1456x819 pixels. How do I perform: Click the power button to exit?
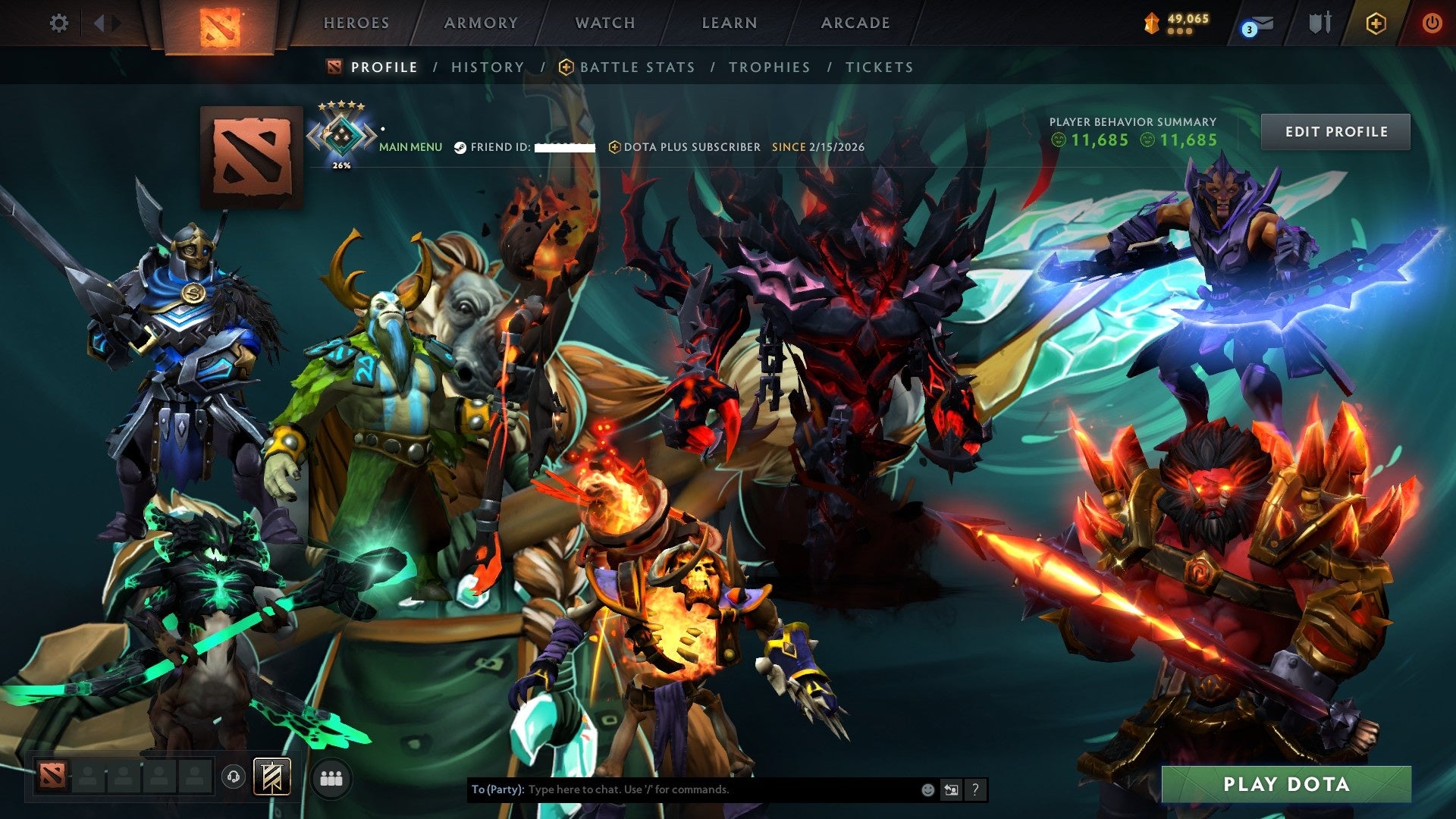click(1432, 23)
